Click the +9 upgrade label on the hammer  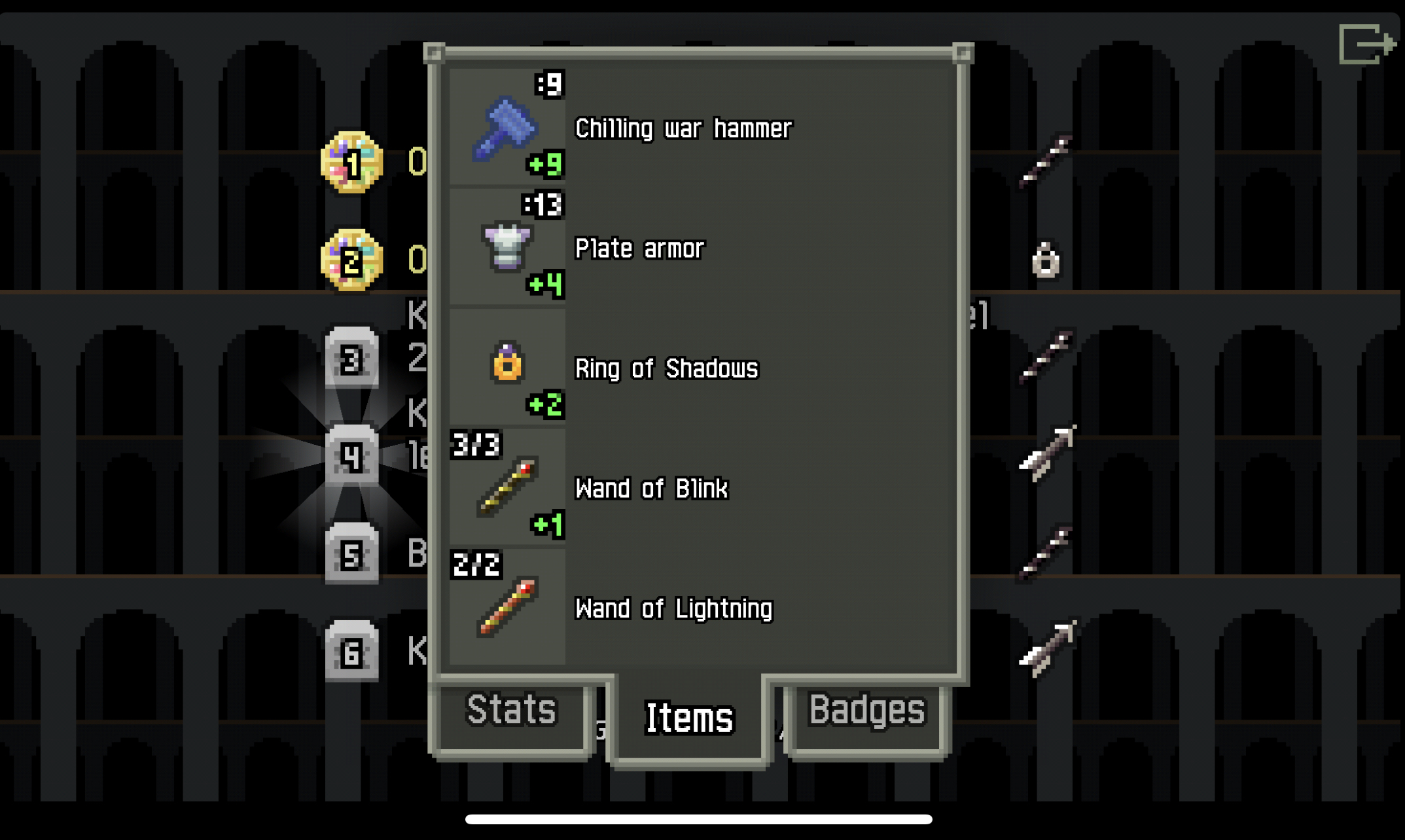coord(547,166)
